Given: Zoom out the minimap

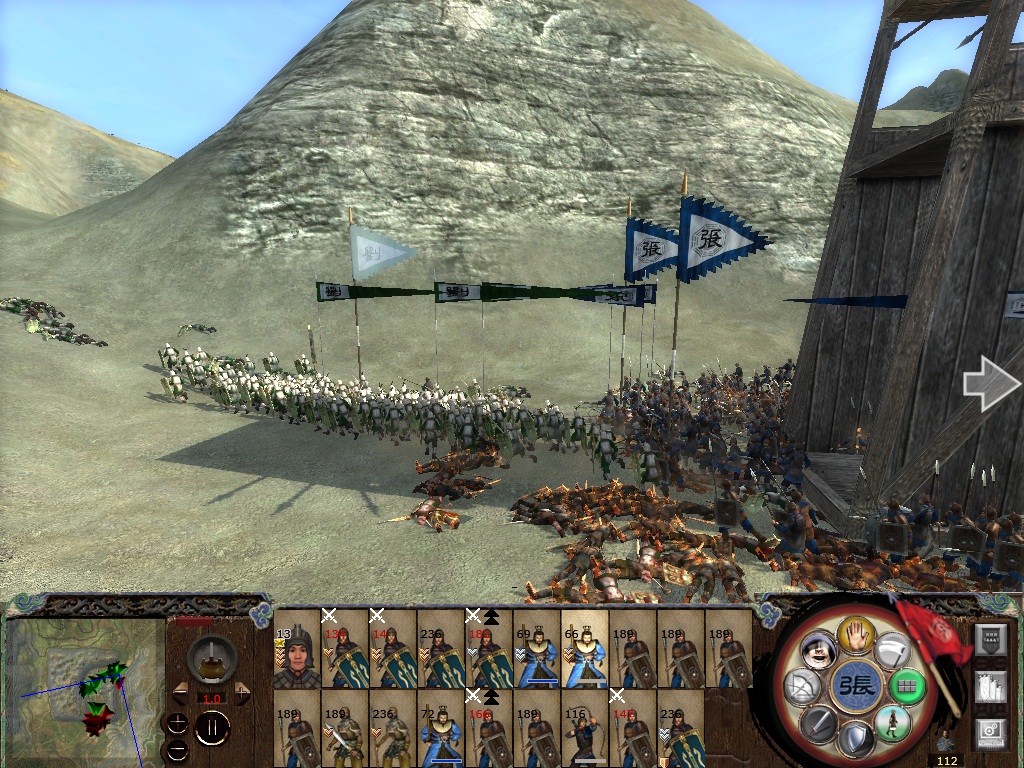Looking at the screenshot, I should pyautogui.click(x=179, y=748).
